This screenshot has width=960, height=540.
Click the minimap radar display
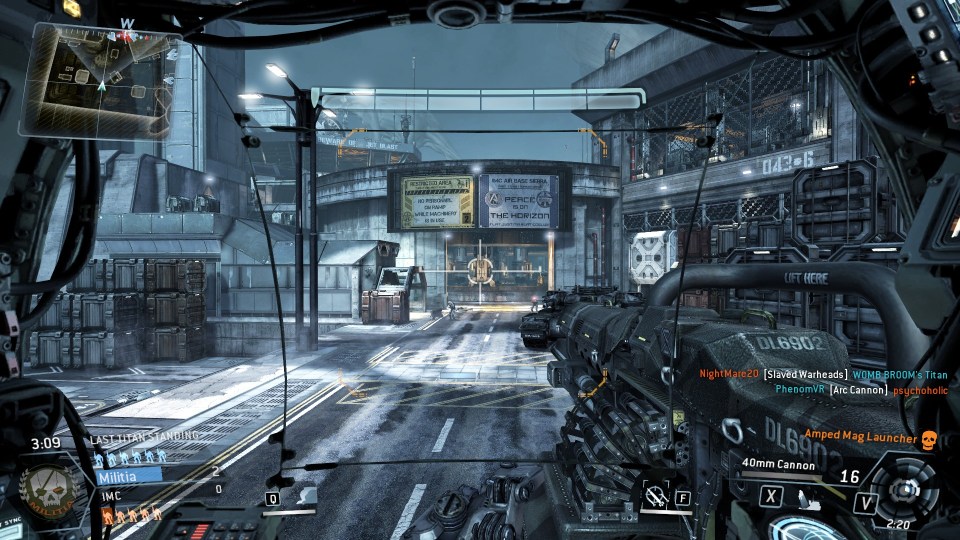pos(100,82)
